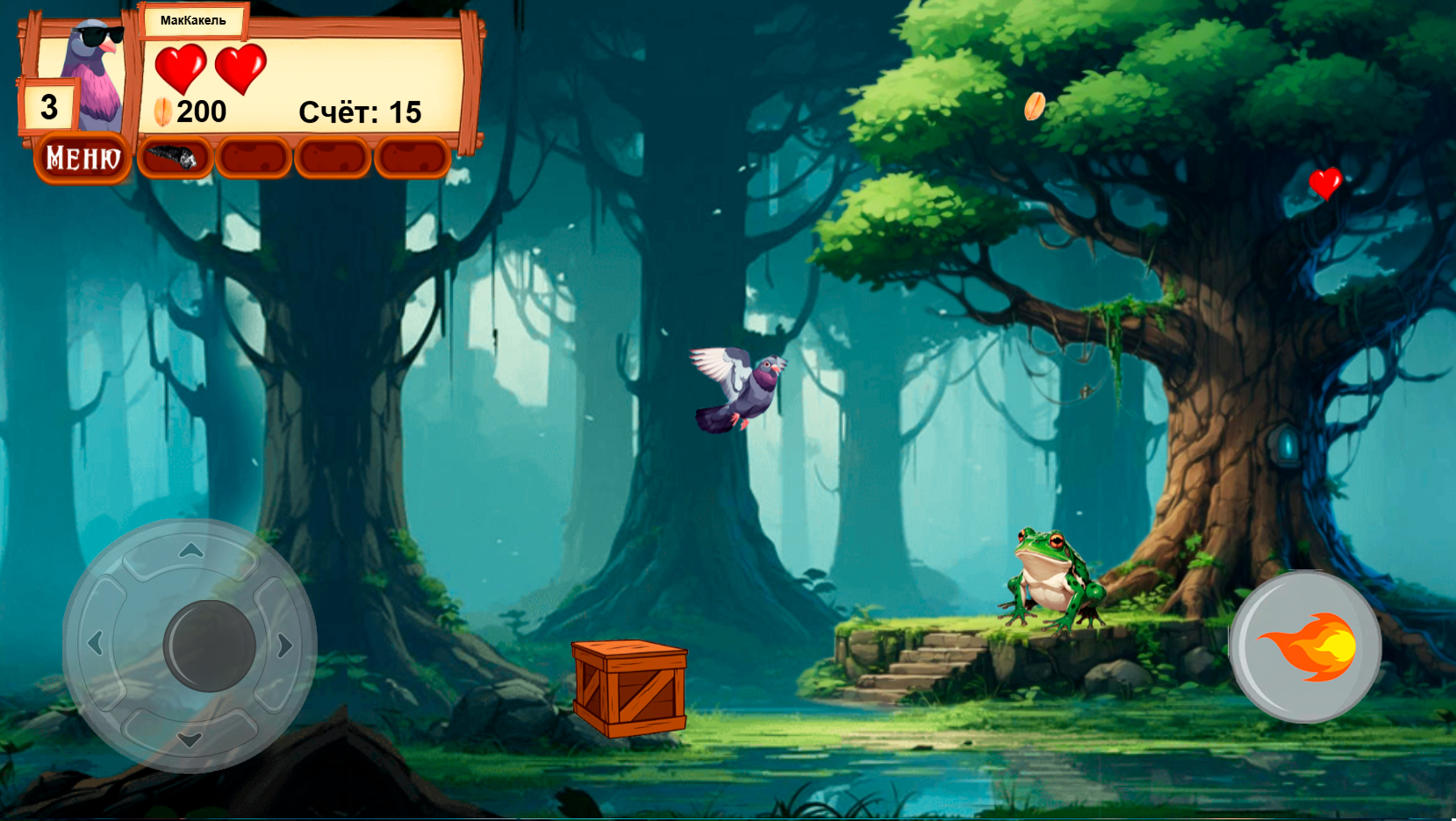Click the wooden crate on the ground
This screenshot has height=821, width=1456.
point(630,689)
